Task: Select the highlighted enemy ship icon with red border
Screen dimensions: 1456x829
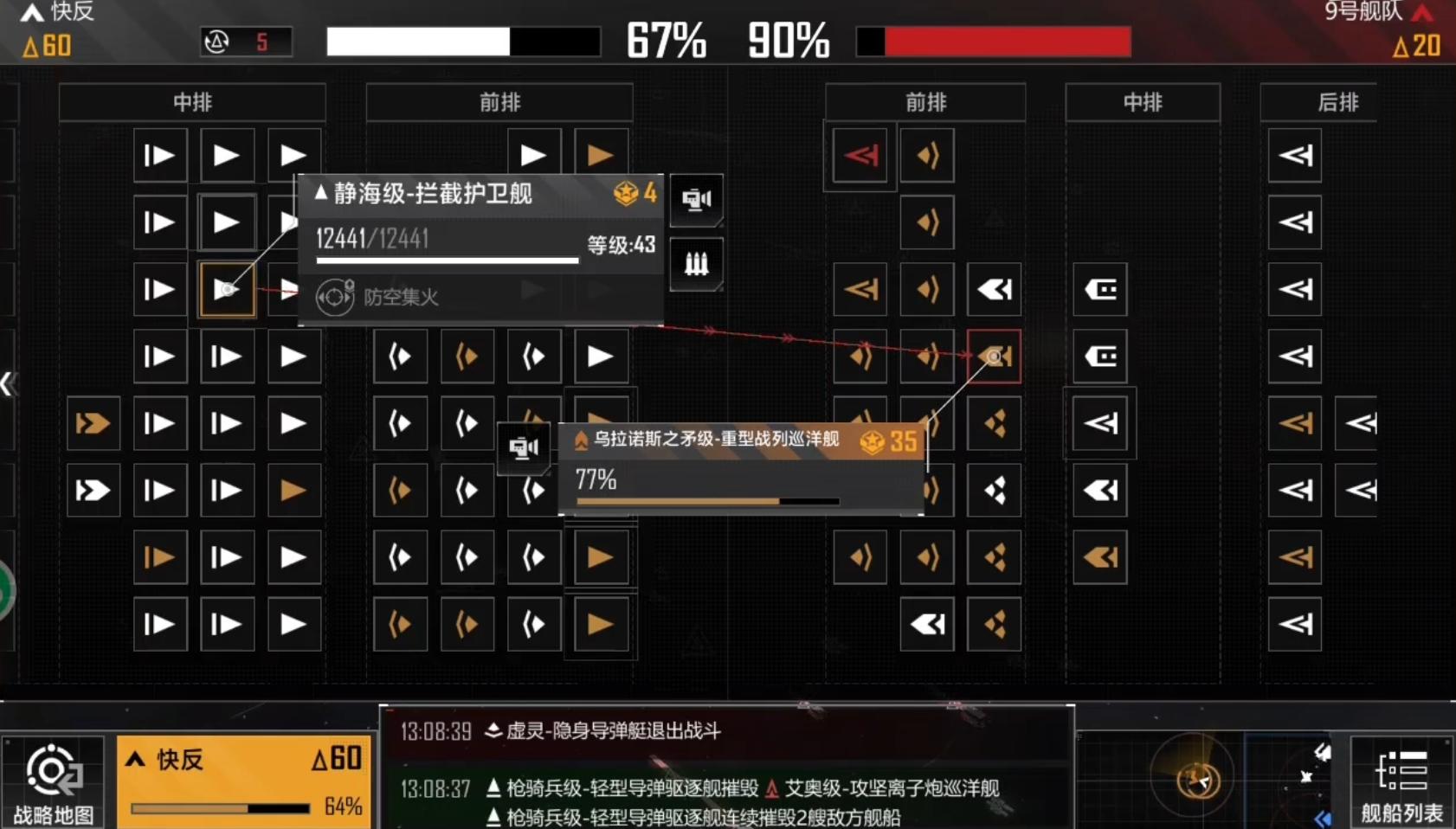Action: coord(994,356)
